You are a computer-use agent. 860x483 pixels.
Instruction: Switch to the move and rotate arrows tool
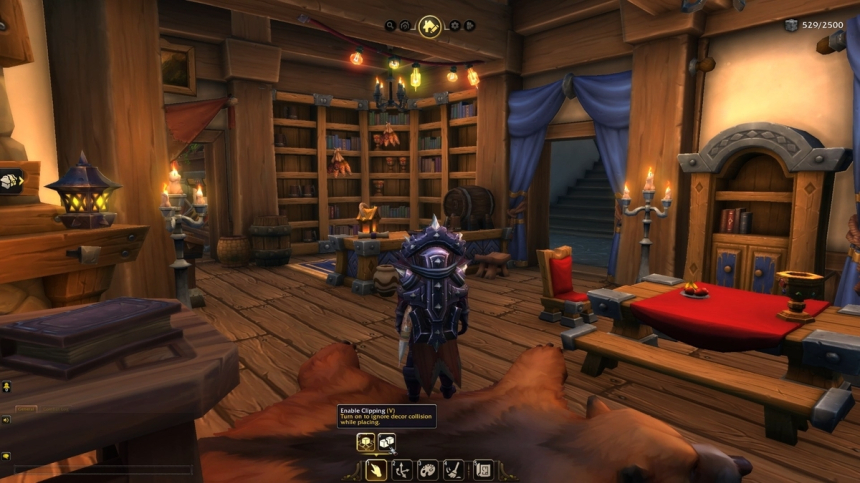[402, 468]
